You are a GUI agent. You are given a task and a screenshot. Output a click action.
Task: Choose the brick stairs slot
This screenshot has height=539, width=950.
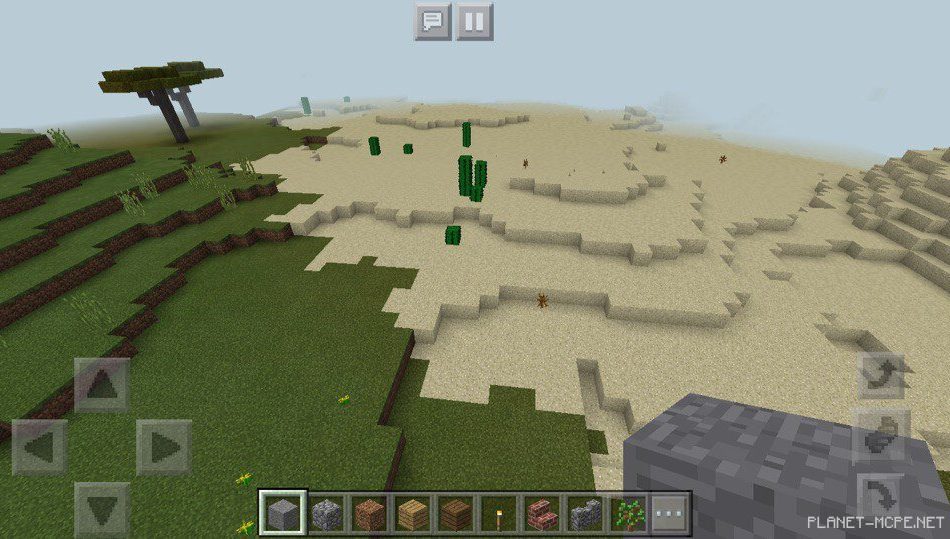(542, 514)
